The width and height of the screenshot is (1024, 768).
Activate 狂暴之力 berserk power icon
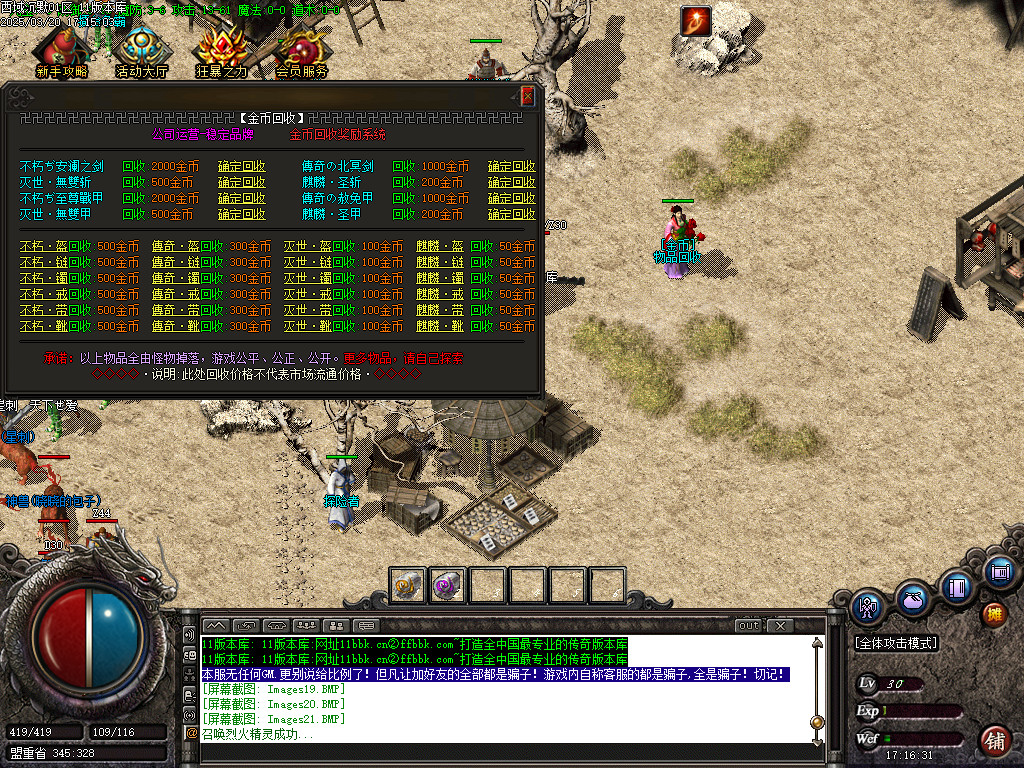tap(221, 53)
